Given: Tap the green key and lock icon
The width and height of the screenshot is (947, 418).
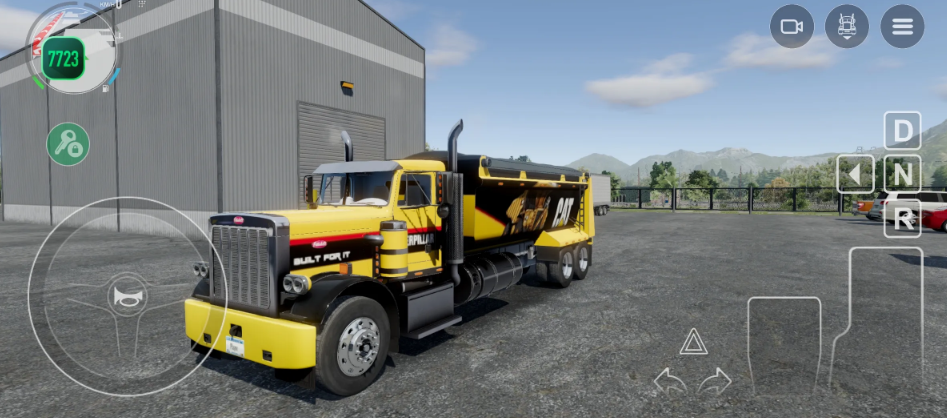Looking at the screenshot, I should tap(68, 144).
